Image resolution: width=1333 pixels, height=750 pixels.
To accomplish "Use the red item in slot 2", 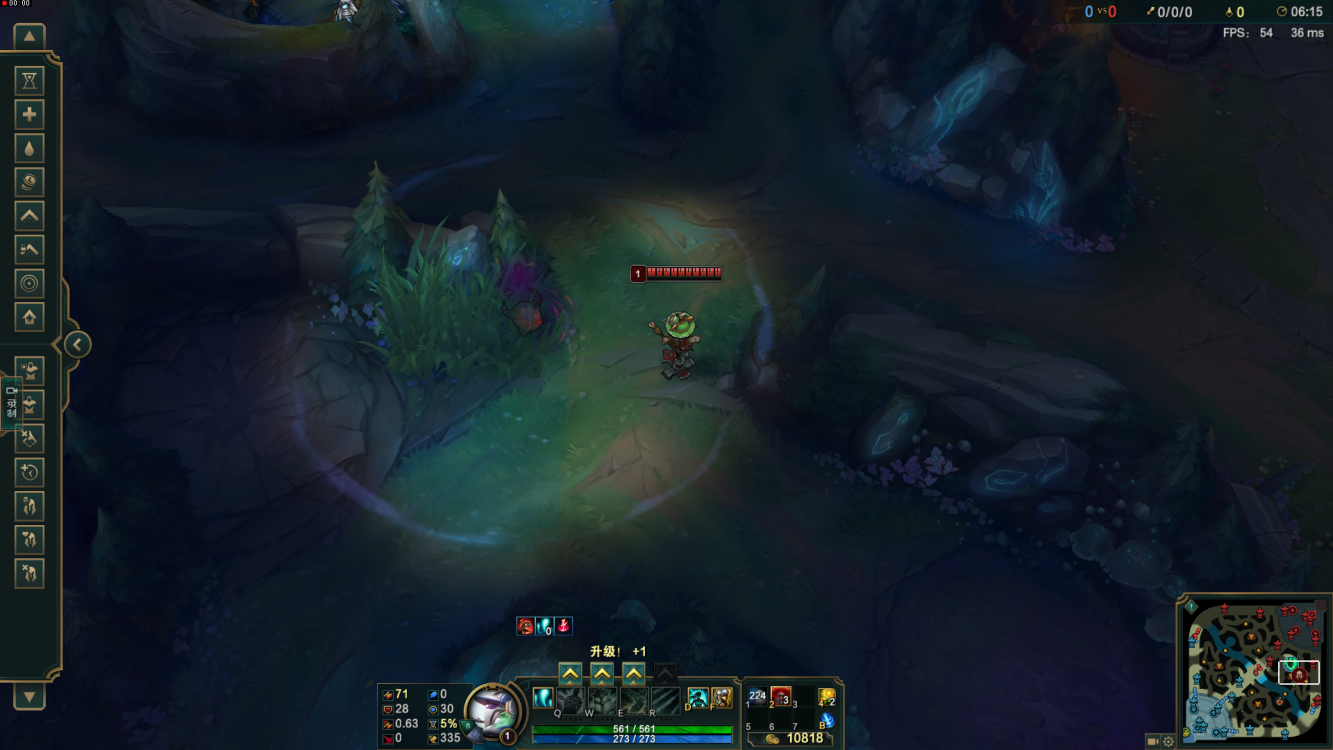I will (x=781, y=697).
